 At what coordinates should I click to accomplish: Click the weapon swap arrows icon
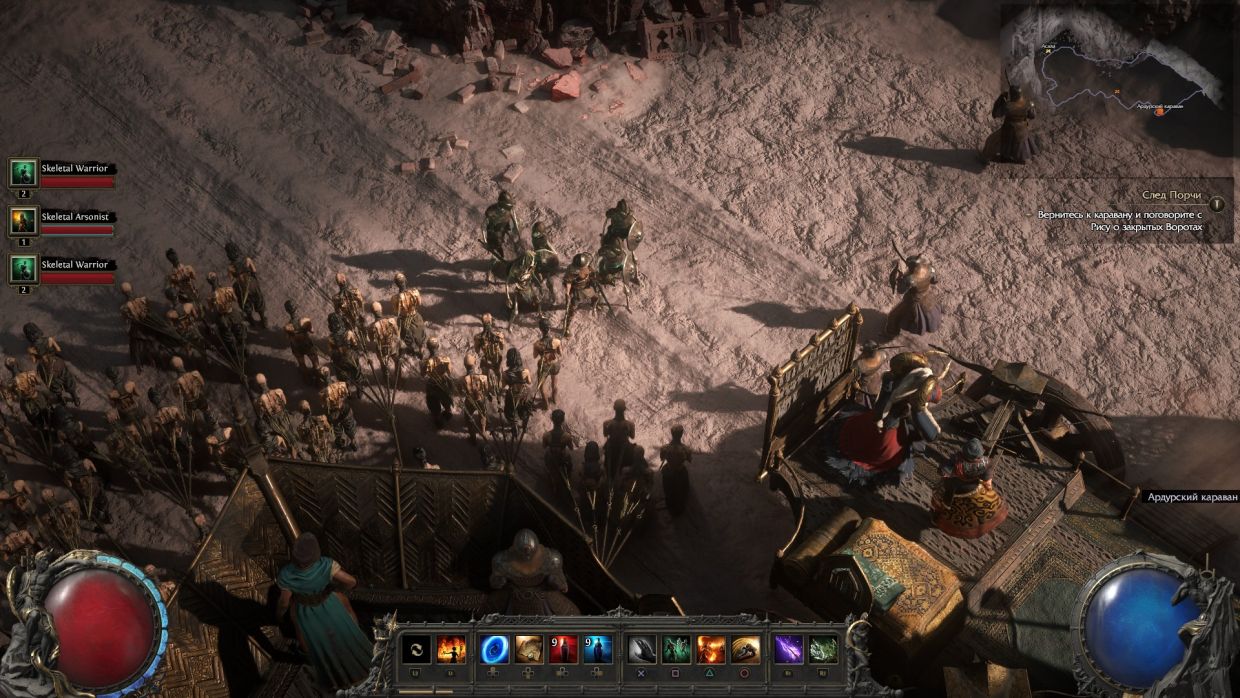pos(417,650)
